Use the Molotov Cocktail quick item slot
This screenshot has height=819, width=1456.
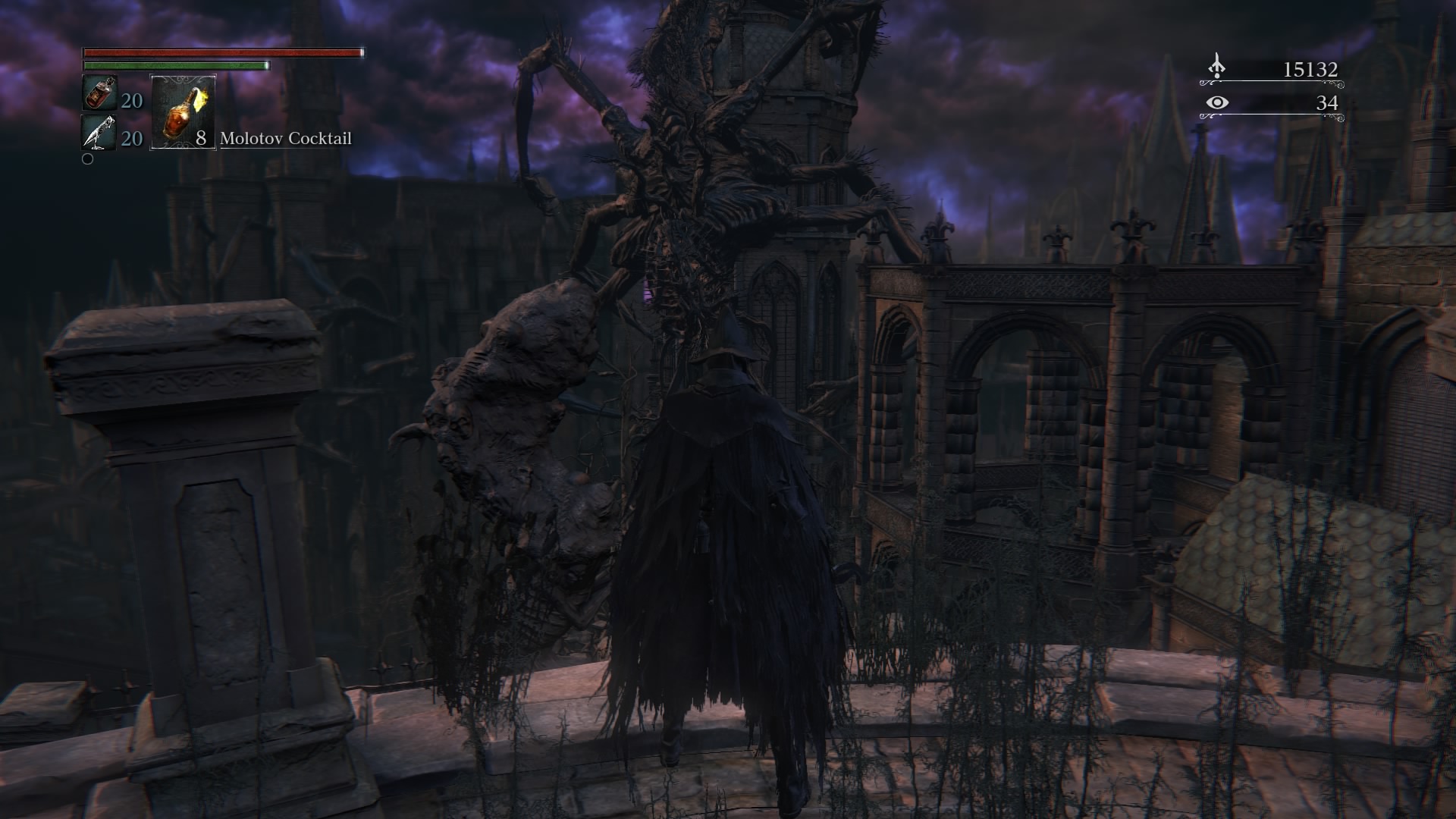tap(184, 111)
